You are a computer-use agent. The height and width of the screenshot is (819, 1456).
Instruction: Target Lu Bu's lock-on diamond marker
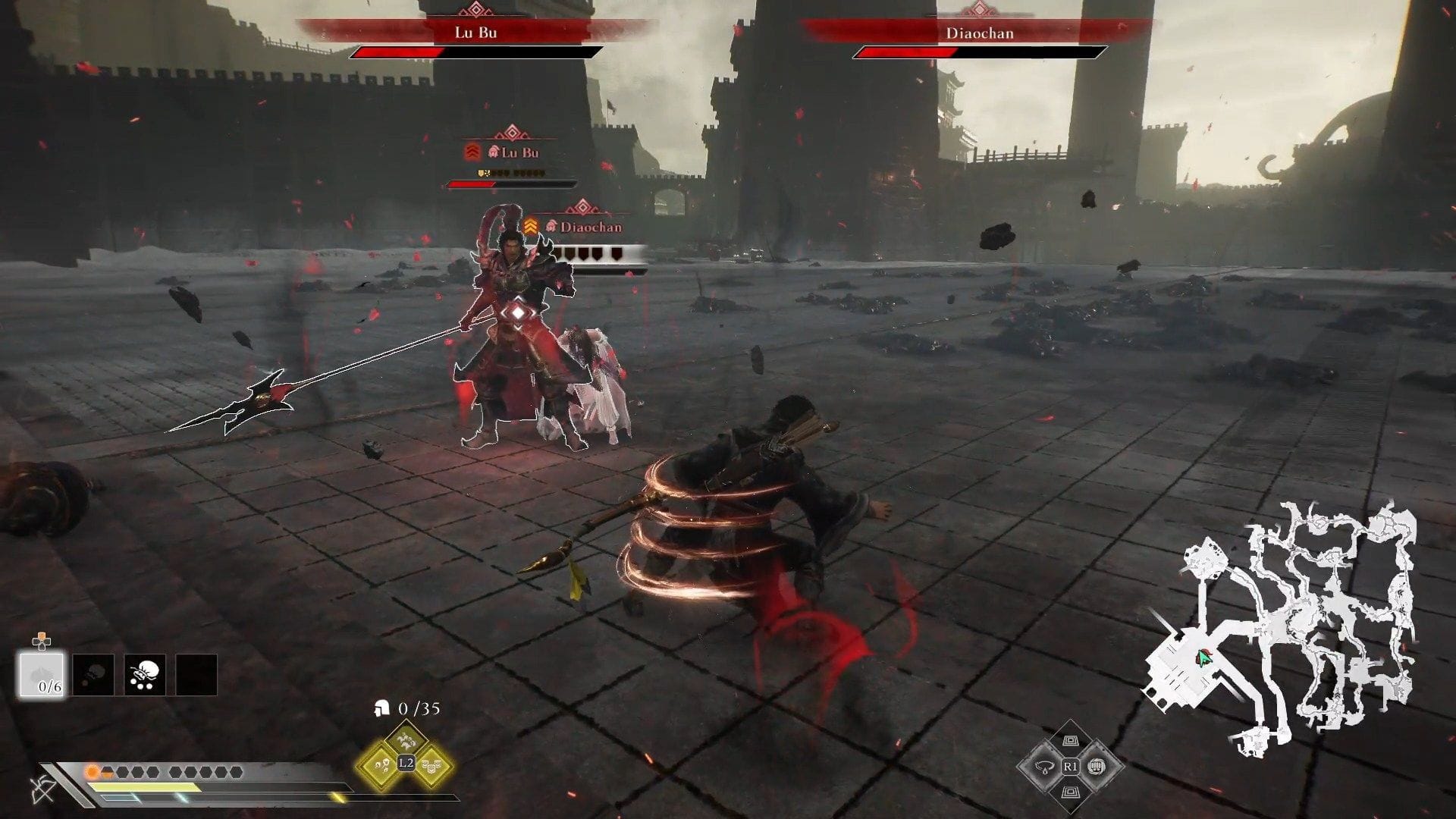click(x=516, y=312)
